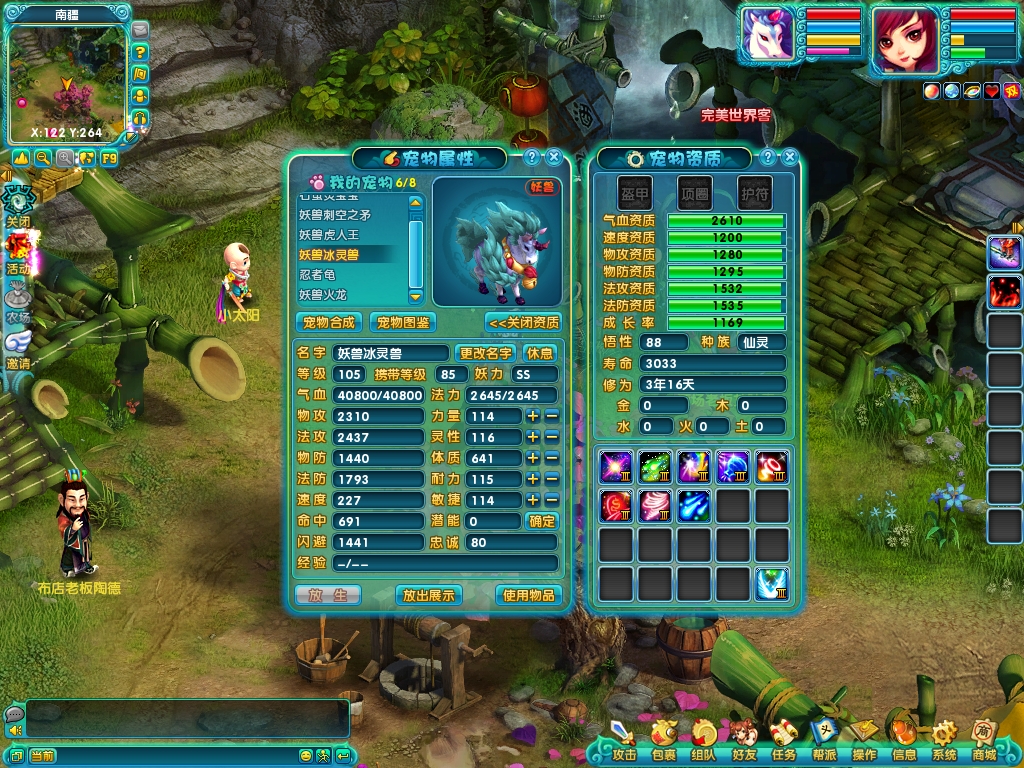Click the 使用物品 use item button
This screenshot has width=1024, height=768.
(528, 595)
